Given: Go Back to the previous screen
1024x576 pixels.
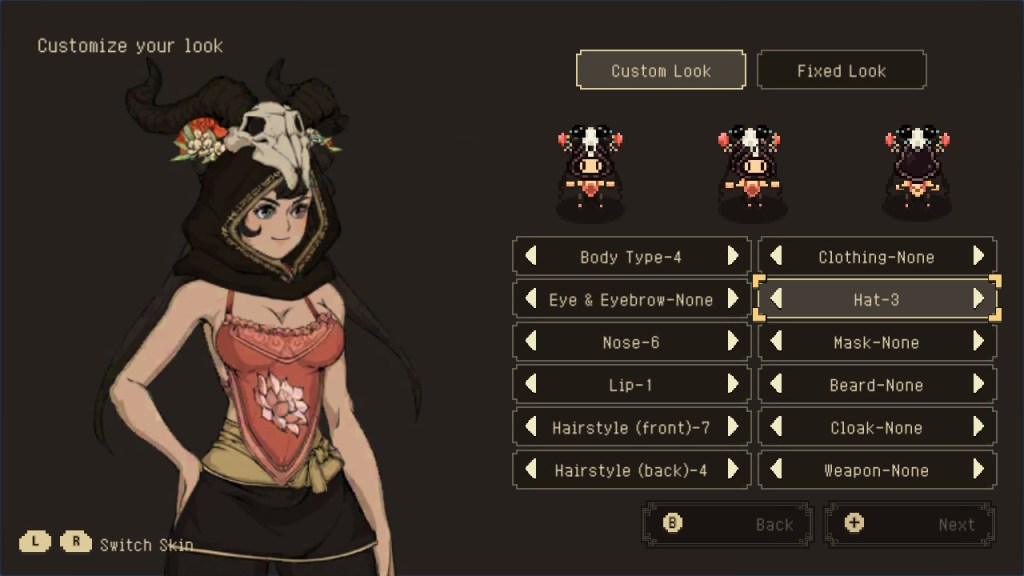Looking at the screenshot, I should click(x=727, y=524).
